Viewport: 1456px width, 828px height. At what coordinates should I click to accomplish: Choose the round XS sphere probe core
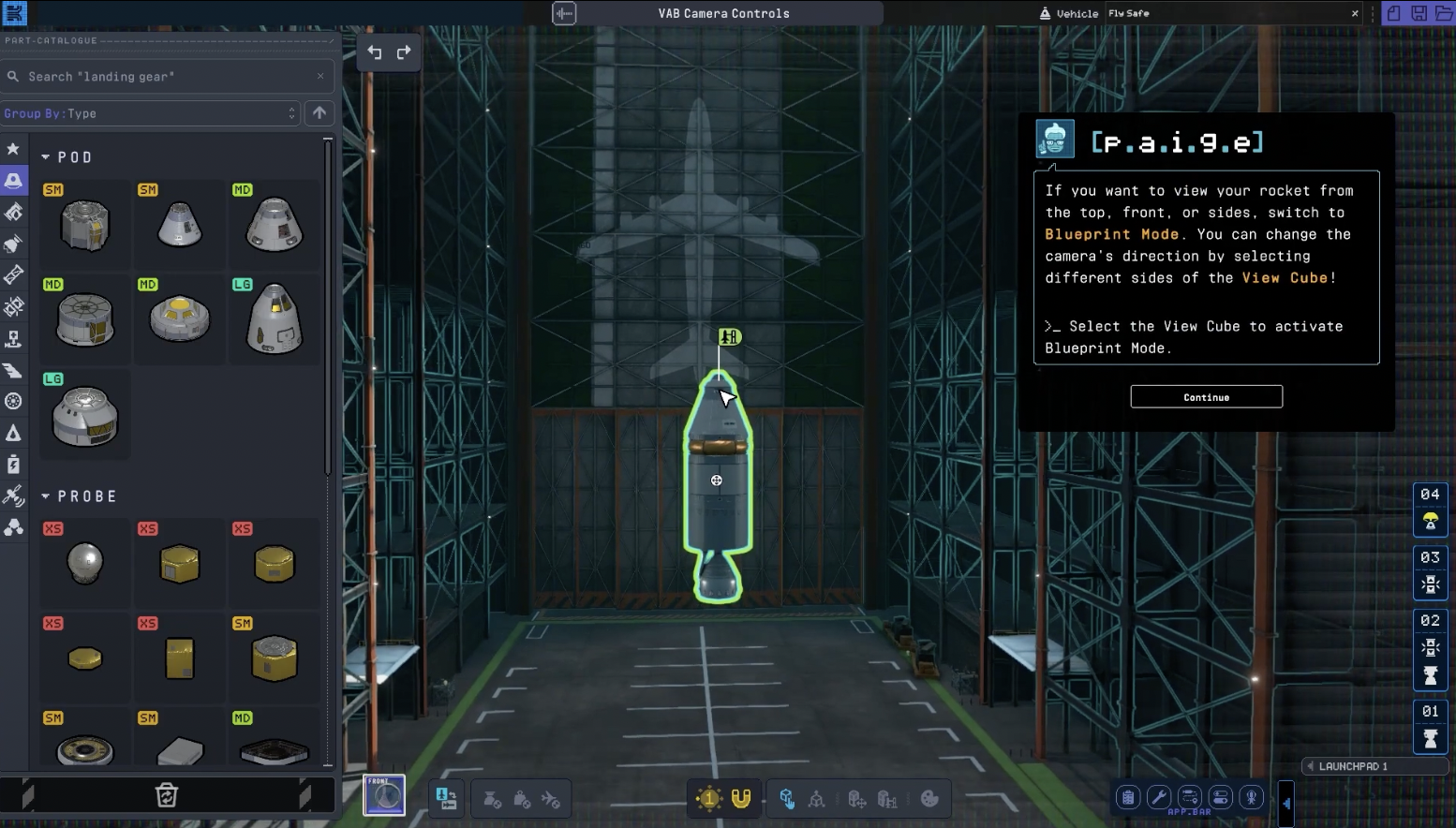[85, 564]
